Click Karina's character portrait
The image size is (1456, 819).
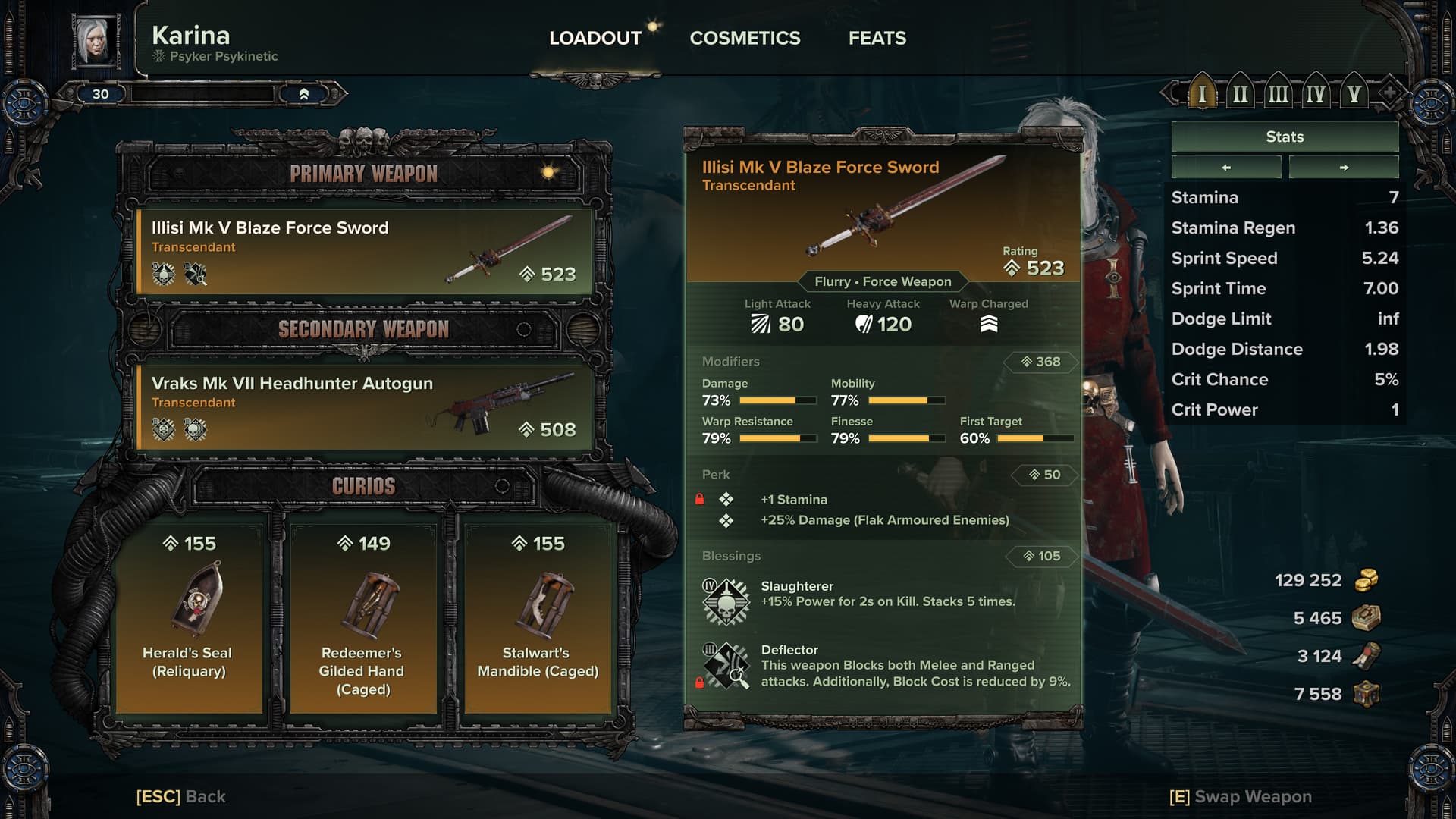coord(96,41)
